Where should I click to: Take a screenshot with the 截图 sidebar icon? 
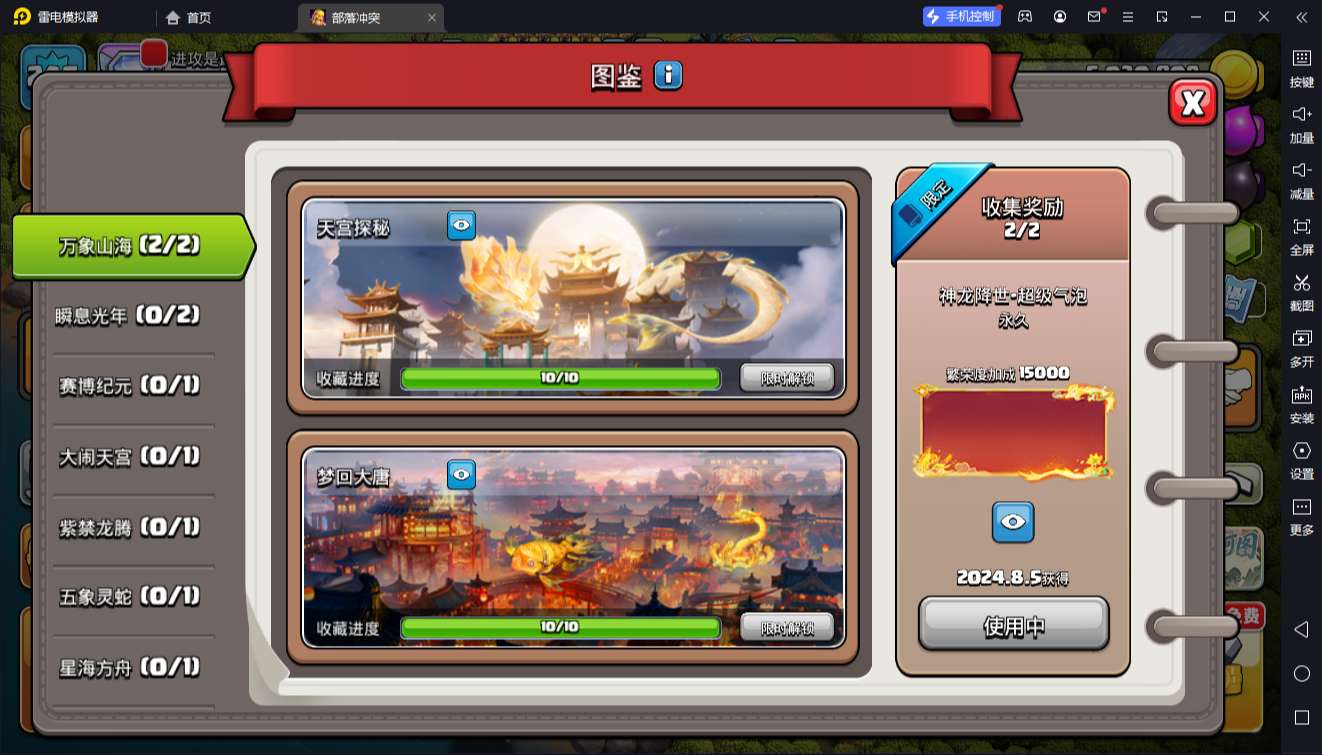(1302, 294)
